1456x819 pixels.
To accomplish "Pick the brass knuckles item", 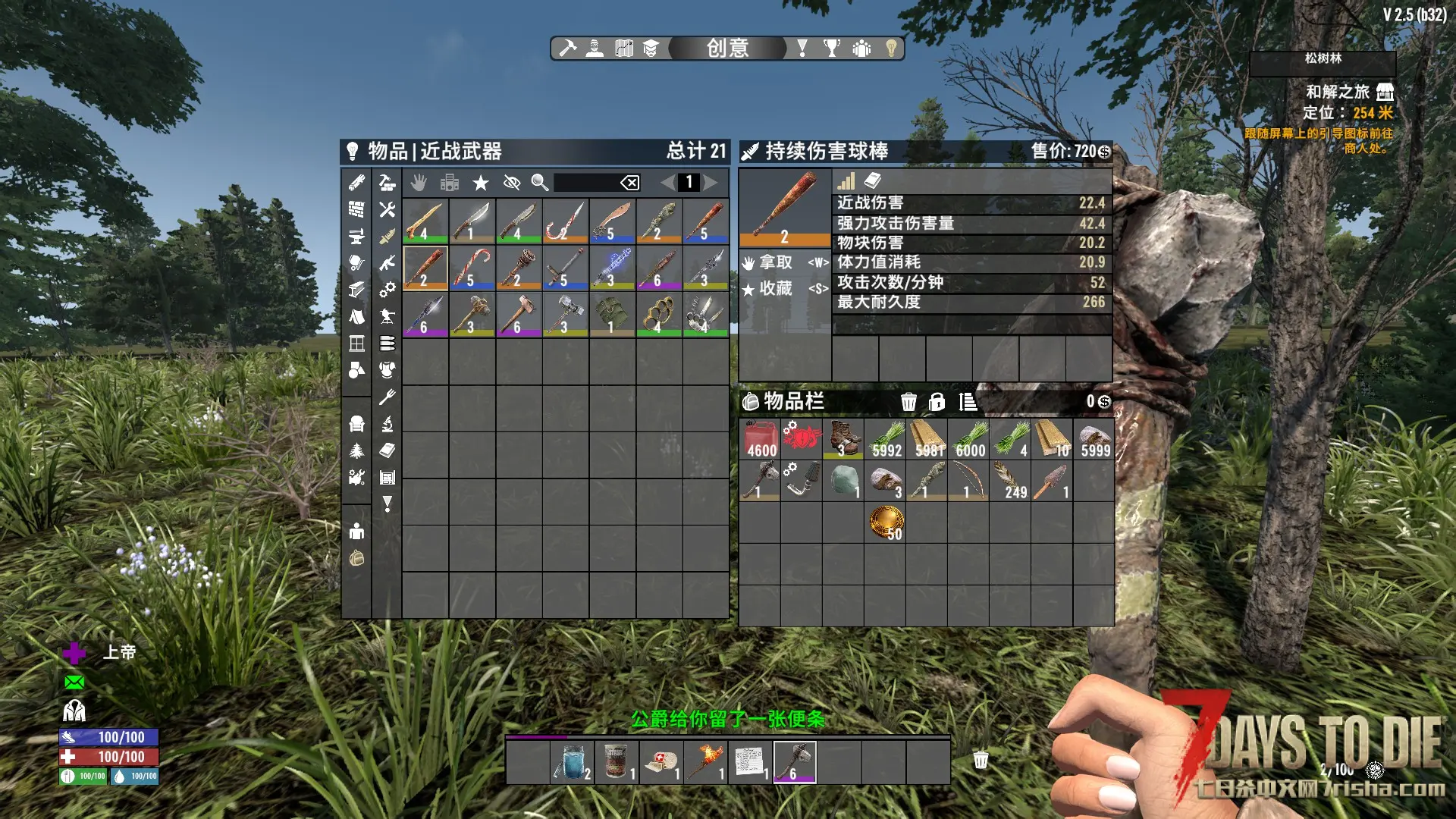I will (x=658, y=314).
